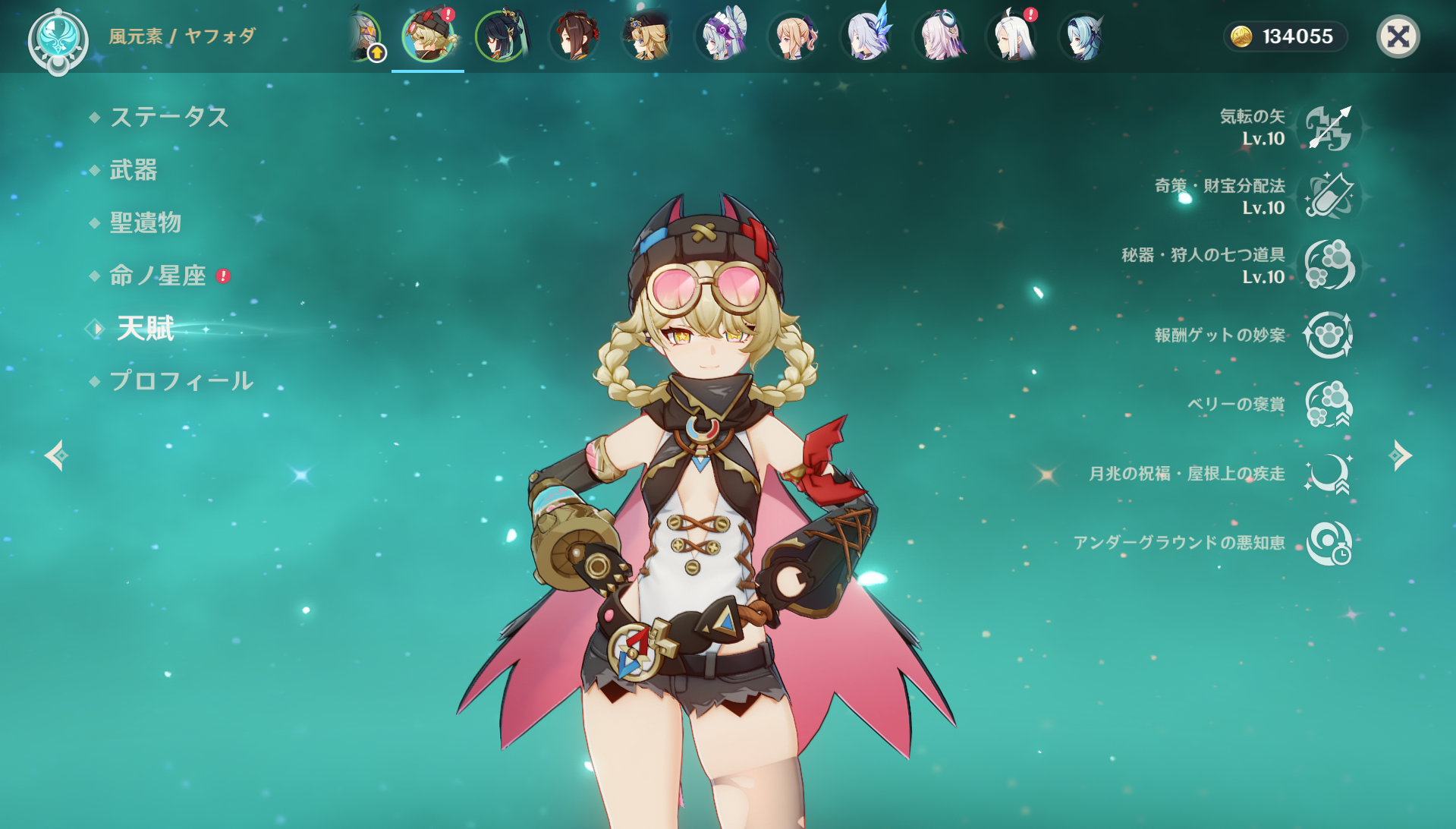
Task: Click the Anemo element emblem icon
Action: click(58, 39)
